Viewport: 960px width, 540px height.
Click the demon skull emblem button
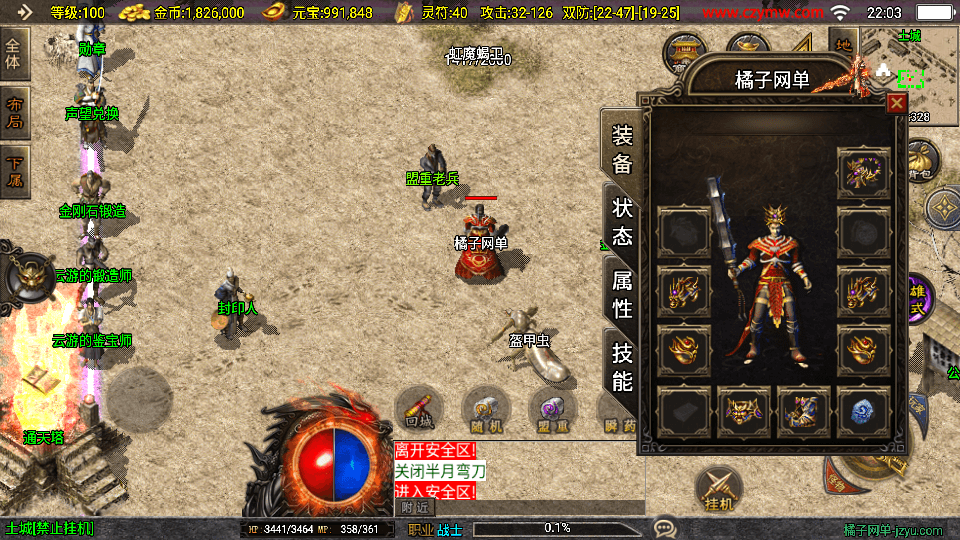point(30,278)
